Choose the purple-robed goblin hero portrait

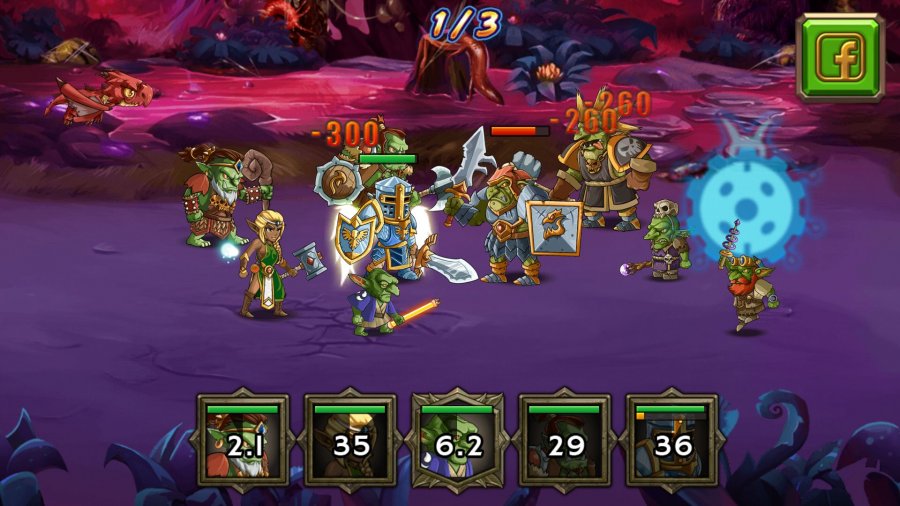[x=458, y=440]
